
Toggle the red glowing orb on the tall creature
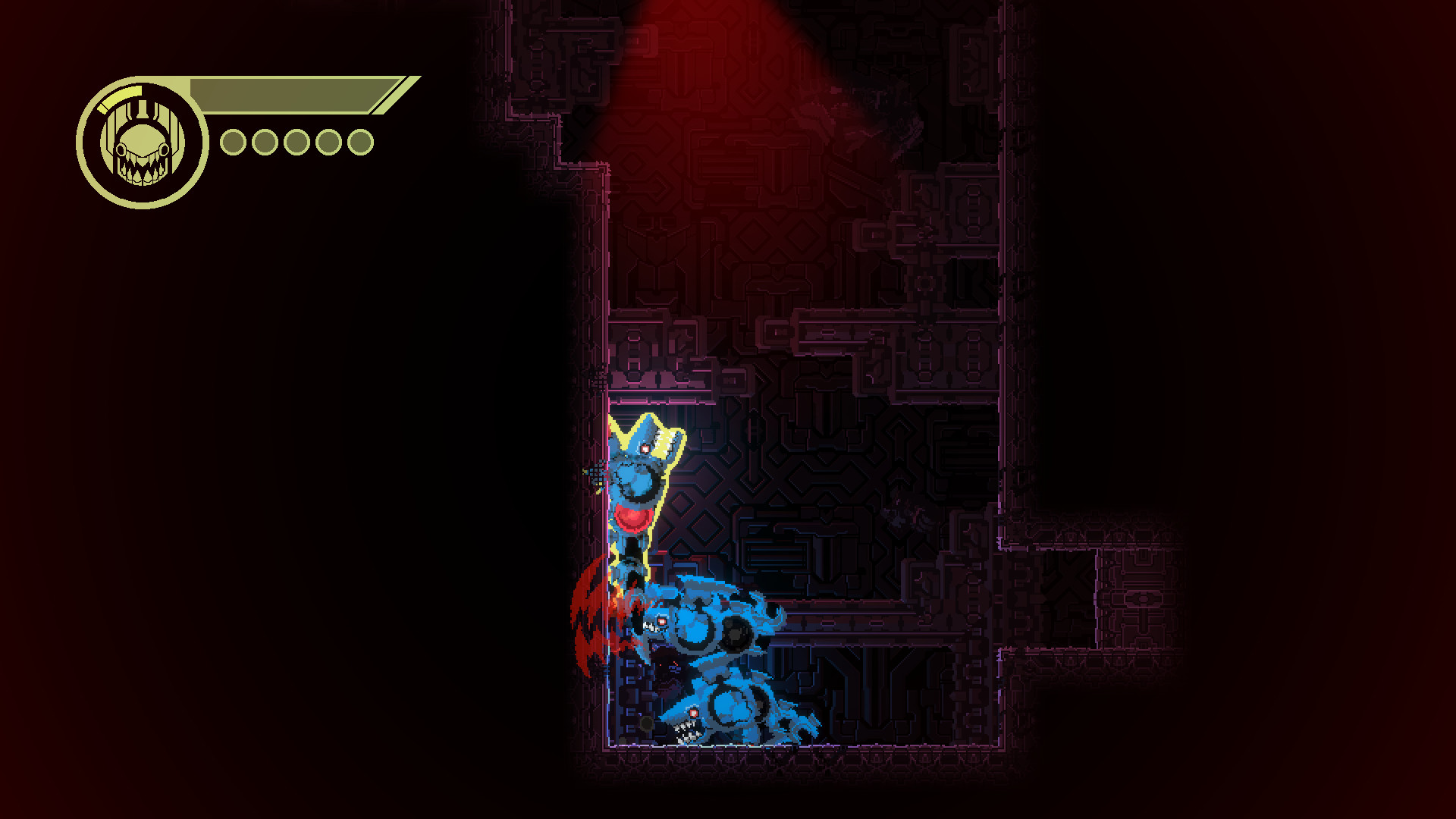tap(632, 518)
